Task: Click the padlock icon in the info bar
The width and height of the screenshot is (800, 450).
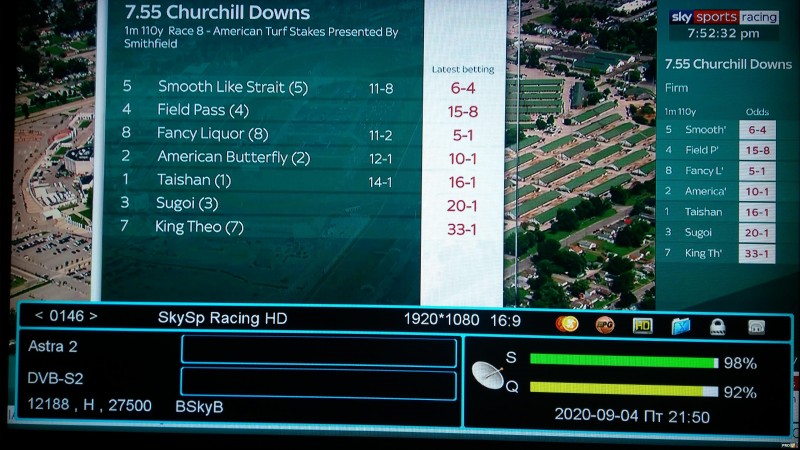Action: click(718, 326)
